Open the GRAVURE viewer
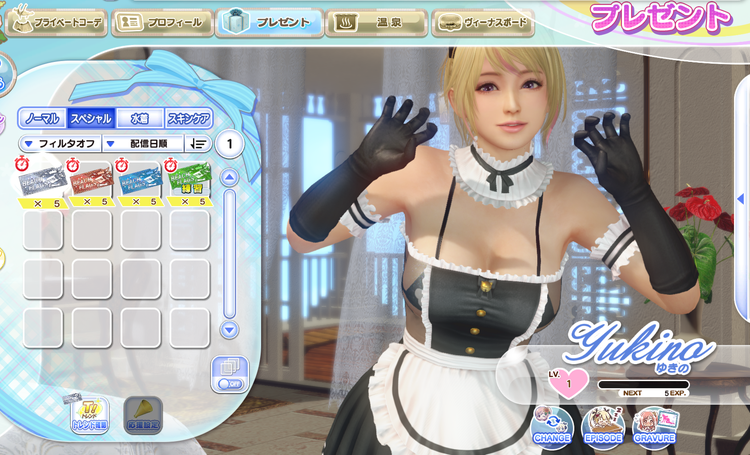The image size is (750, 455). (x=654, y=426)
